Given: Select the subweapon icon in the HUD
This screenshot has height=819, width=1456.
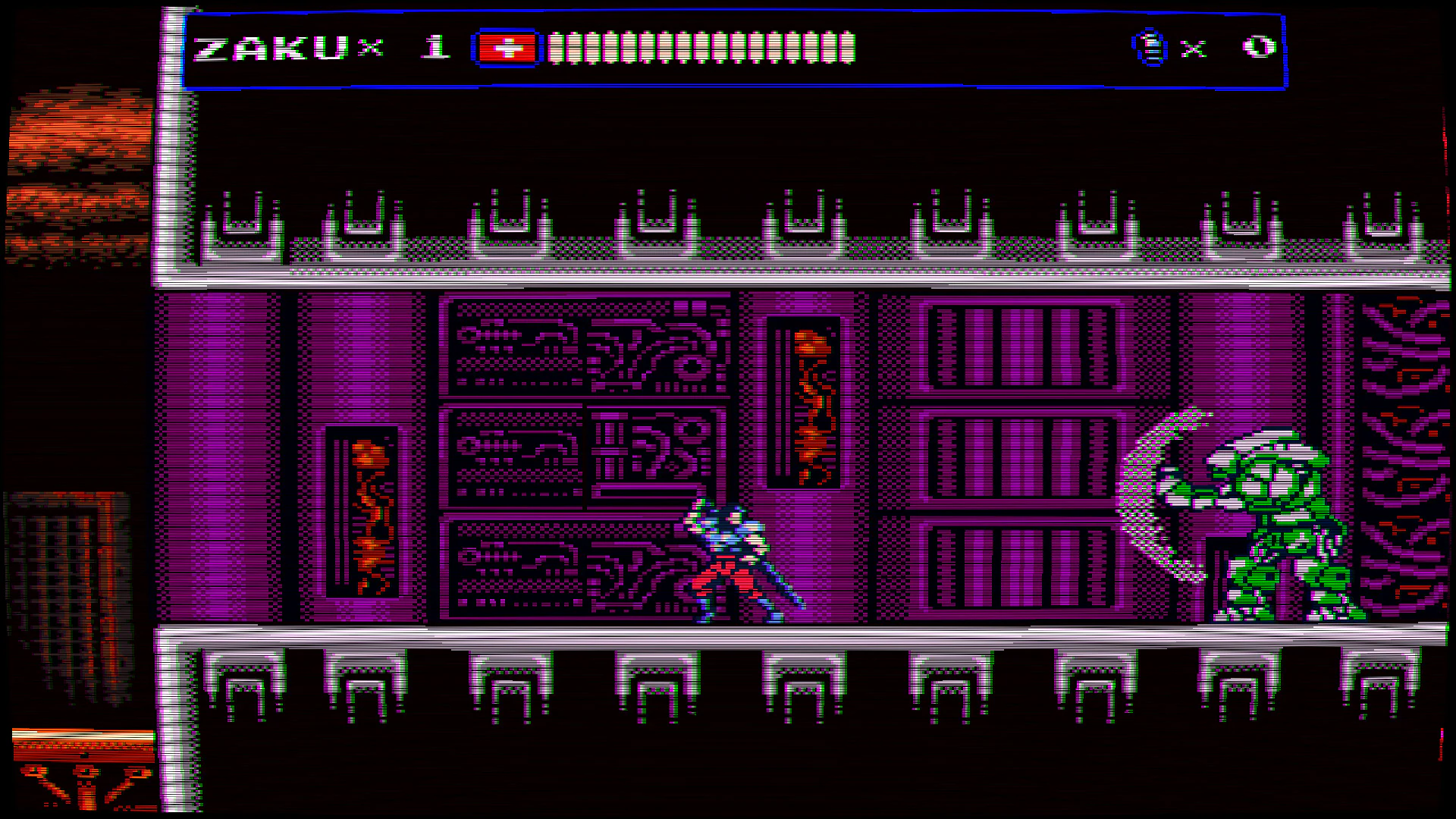Looking at the screenshot, I should click(1149, 47).
